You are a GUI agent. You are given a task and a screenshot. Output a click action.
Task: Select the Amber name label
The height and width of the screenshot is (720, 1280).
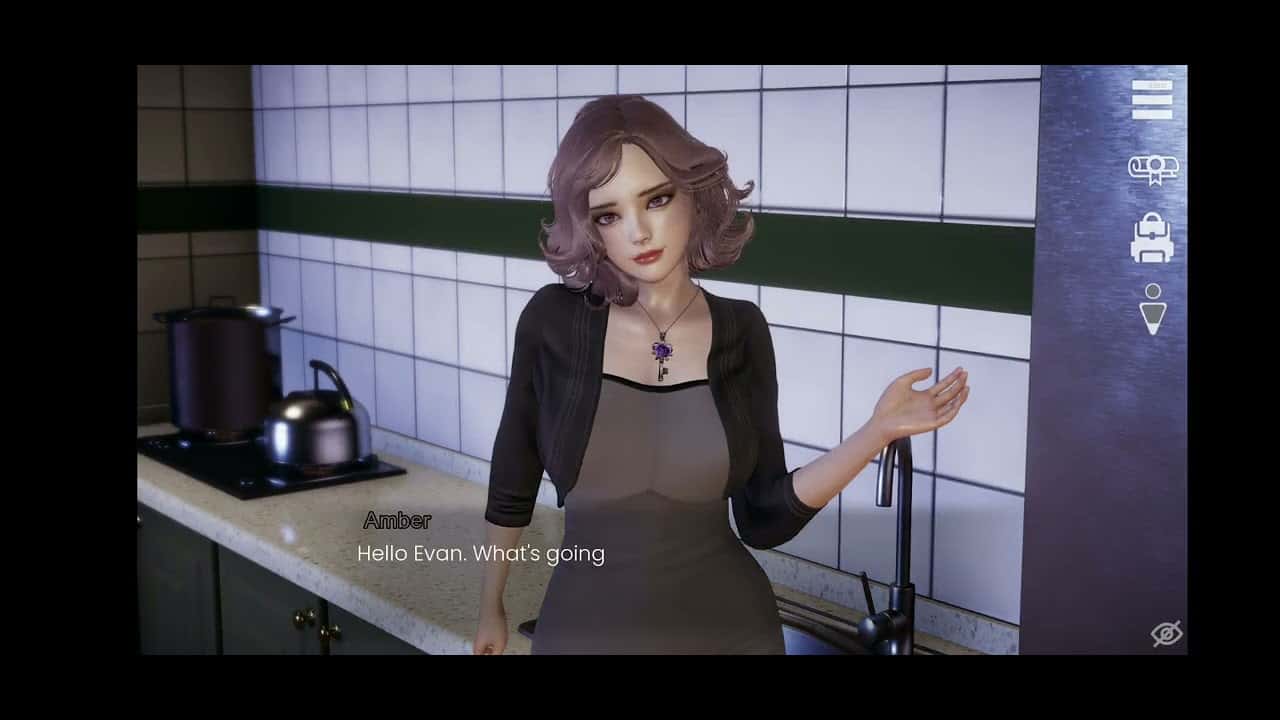pyautogui.click(x=395, y=521)
